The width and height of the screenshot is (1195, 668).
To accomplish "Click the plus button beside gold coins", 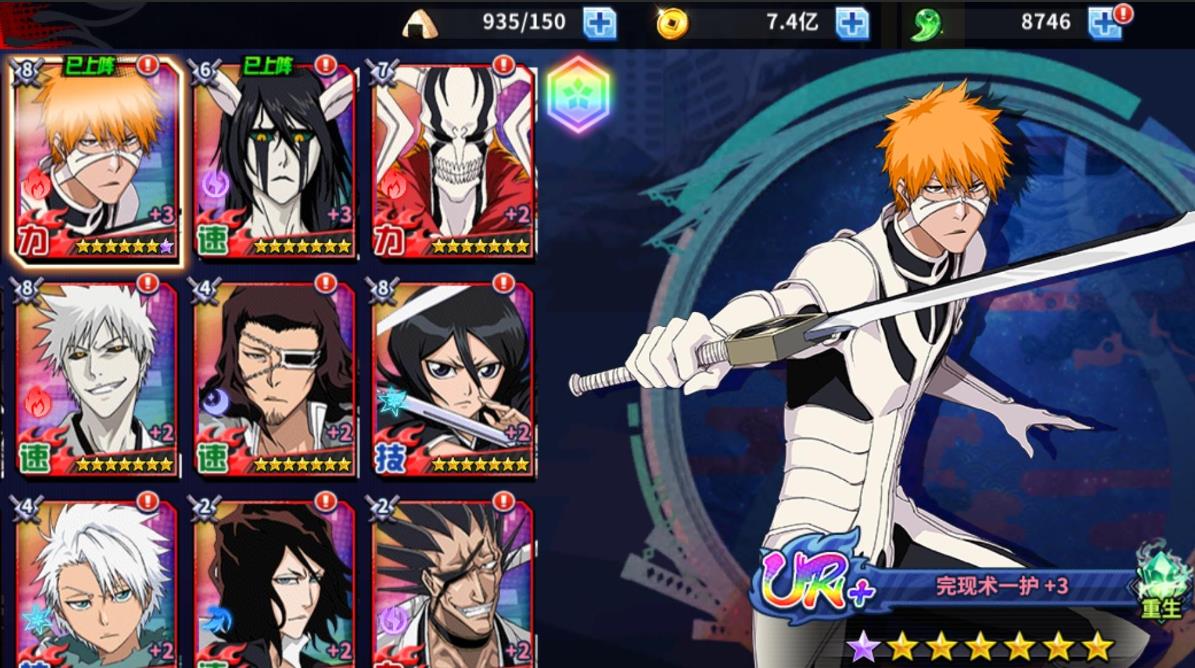I will pos(852,23).
